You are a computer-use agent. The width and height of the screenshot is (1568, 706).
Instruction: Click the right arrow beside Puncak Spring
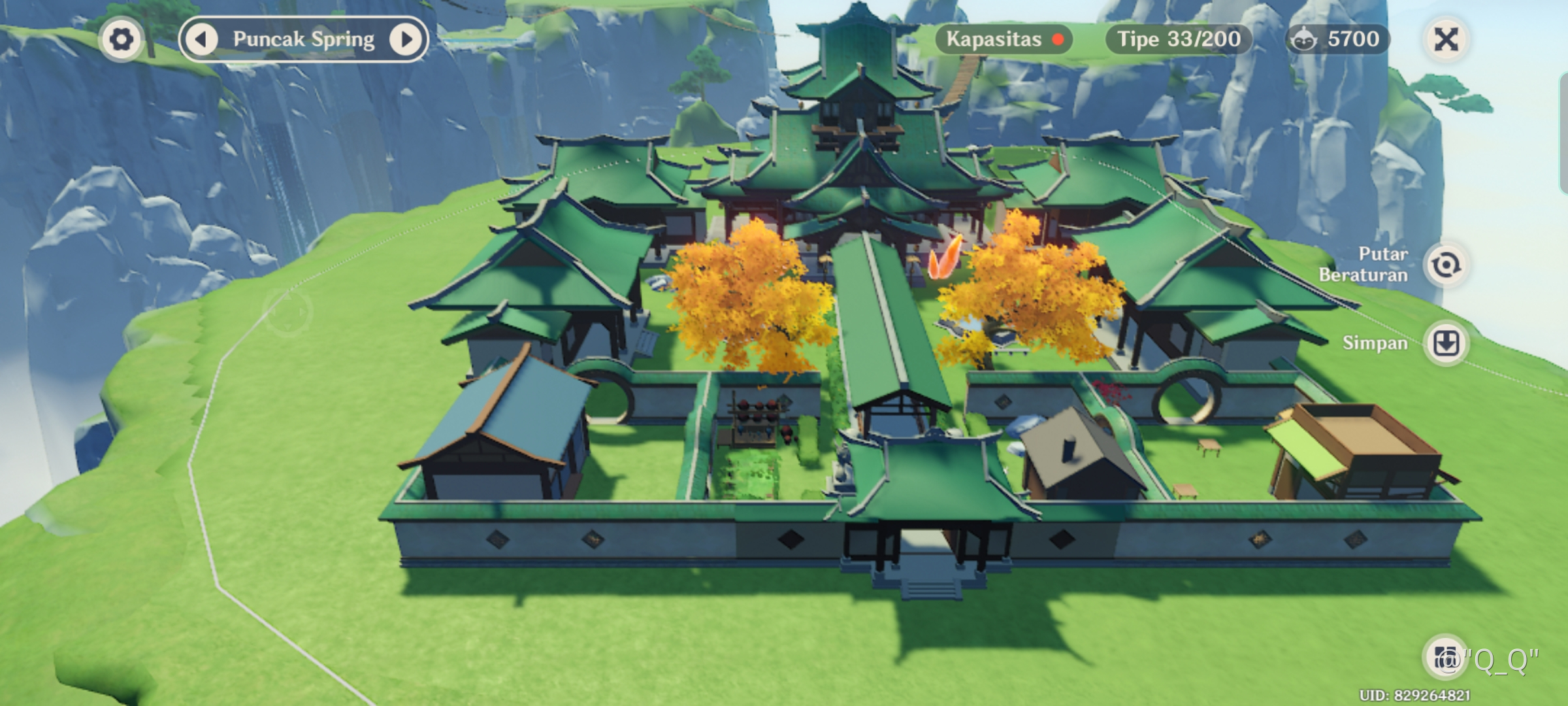[406, 39]
